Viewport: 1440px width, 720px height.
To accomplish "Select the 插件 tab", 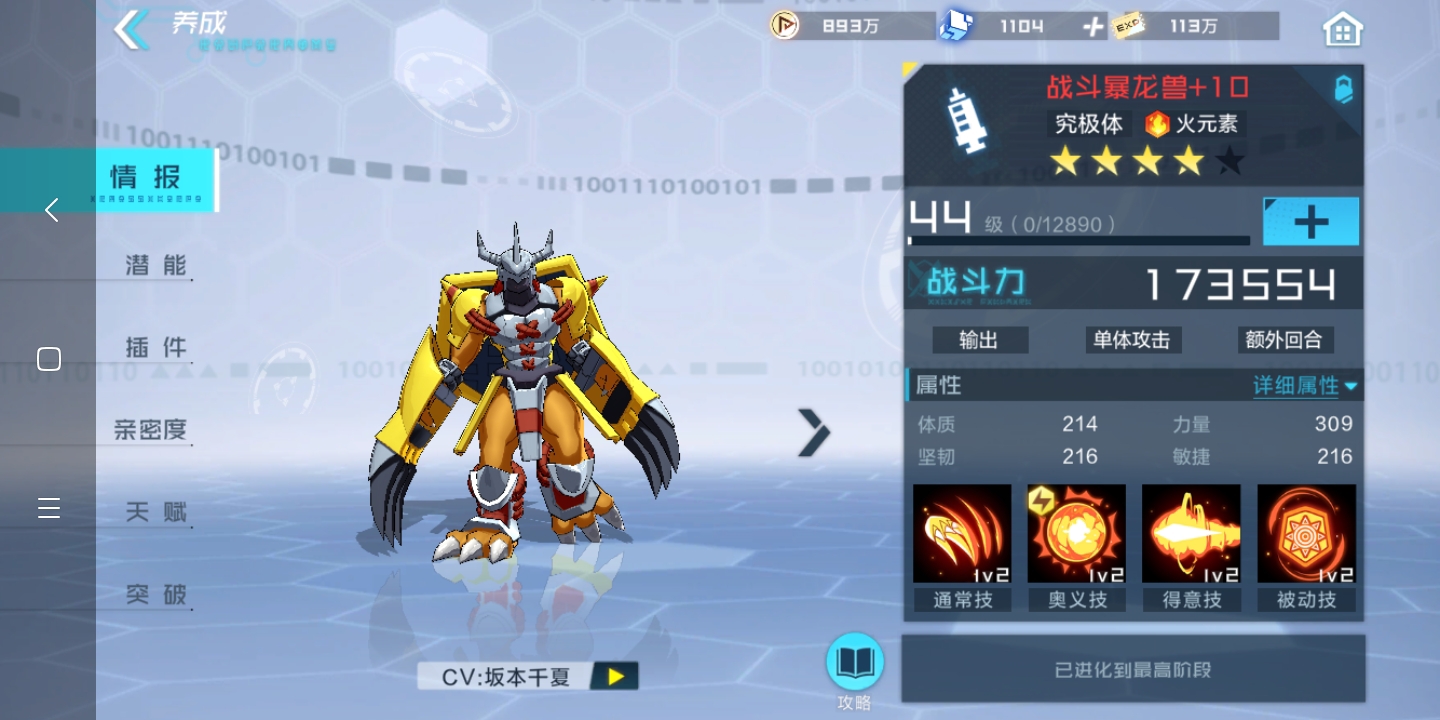I will pos(156,347).
